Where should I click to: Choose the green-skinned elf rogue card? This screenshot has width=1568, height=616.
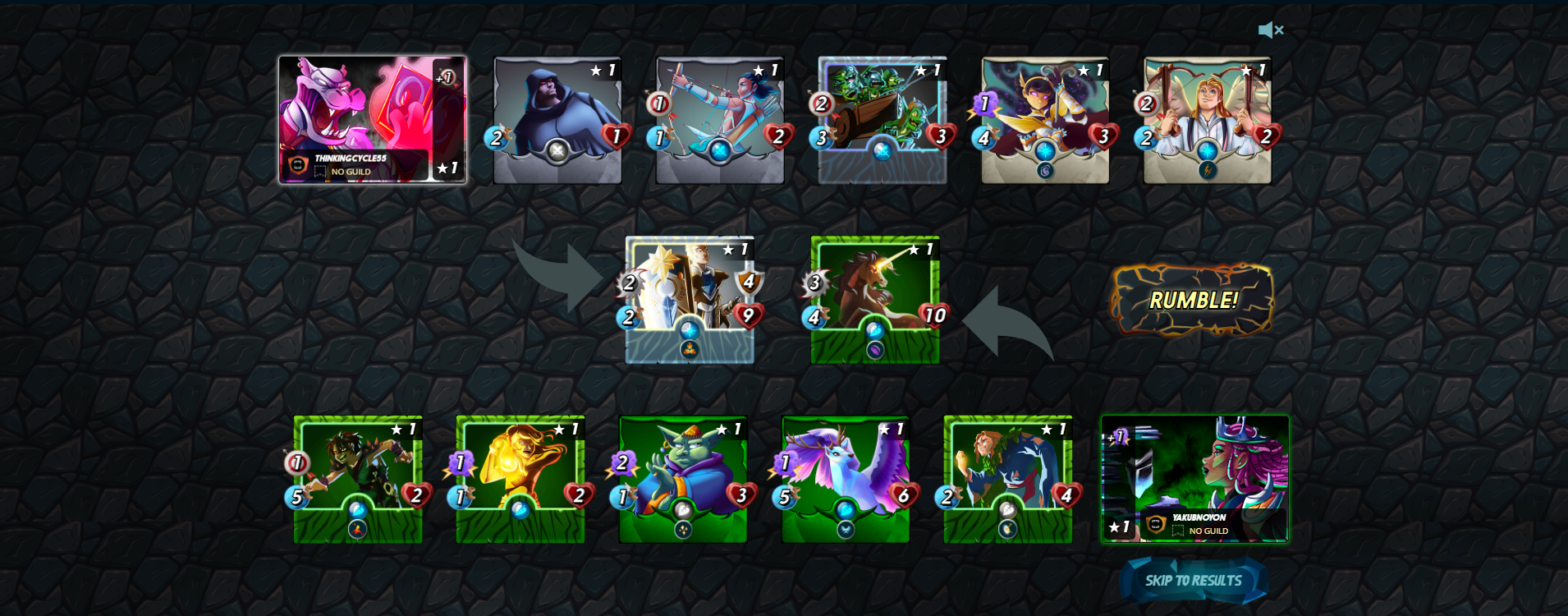358,479
